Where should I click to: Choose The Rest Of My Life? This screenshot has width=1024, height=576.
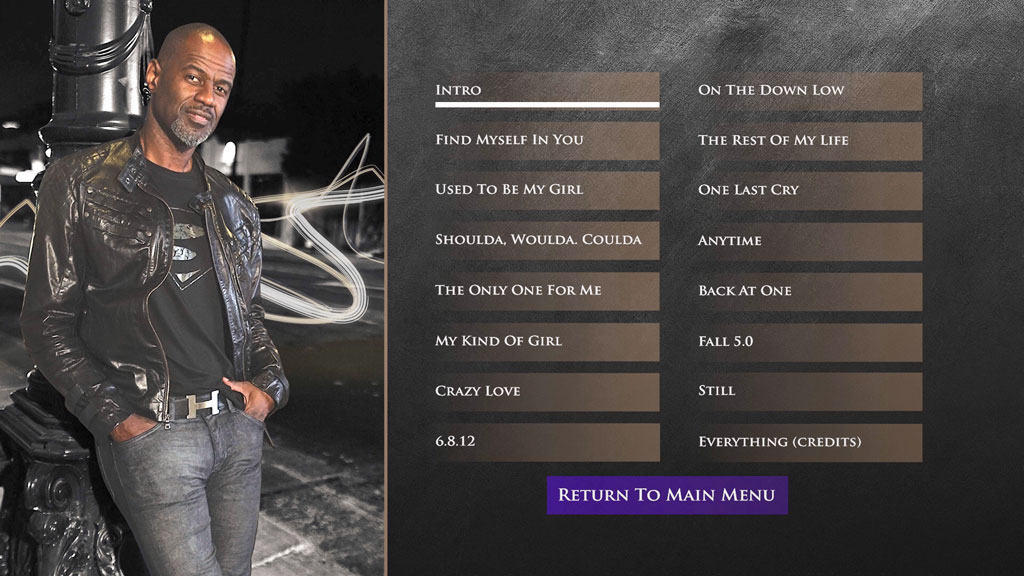[808, 140]
